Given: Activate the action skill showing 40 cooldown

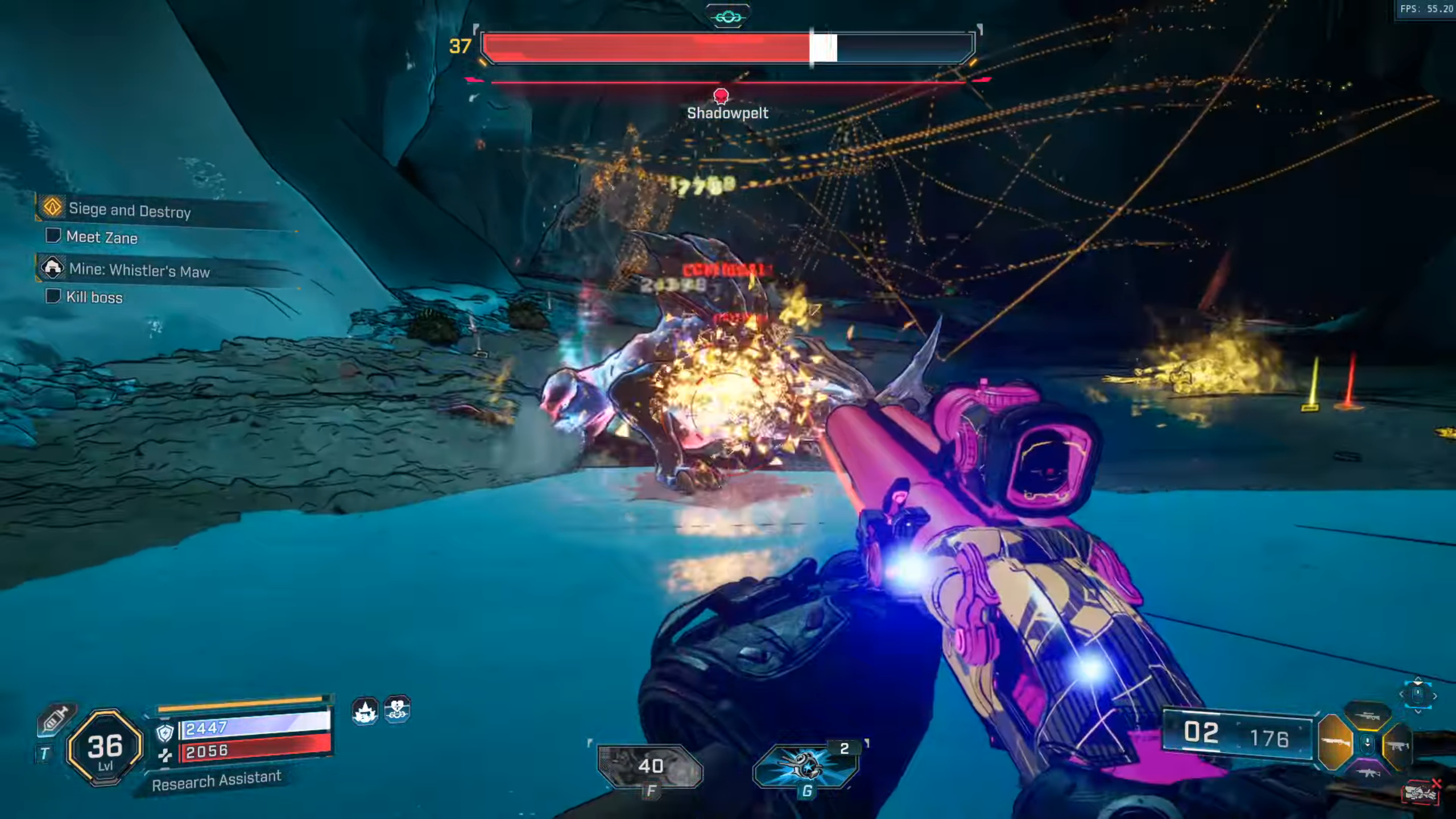Looking at the screenshot, I should 650,766.
